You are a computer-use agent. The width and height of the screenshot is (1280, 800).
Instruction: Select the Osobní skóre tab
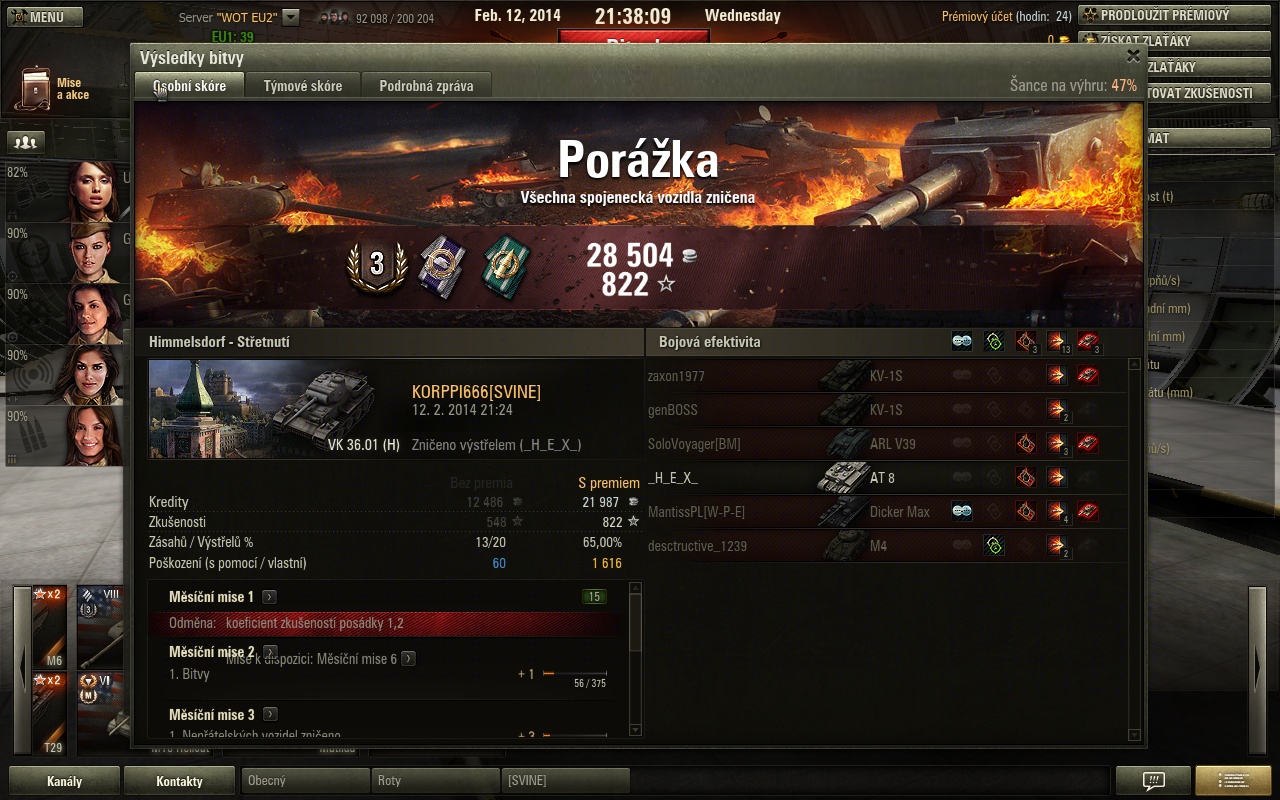click(190, 86)
